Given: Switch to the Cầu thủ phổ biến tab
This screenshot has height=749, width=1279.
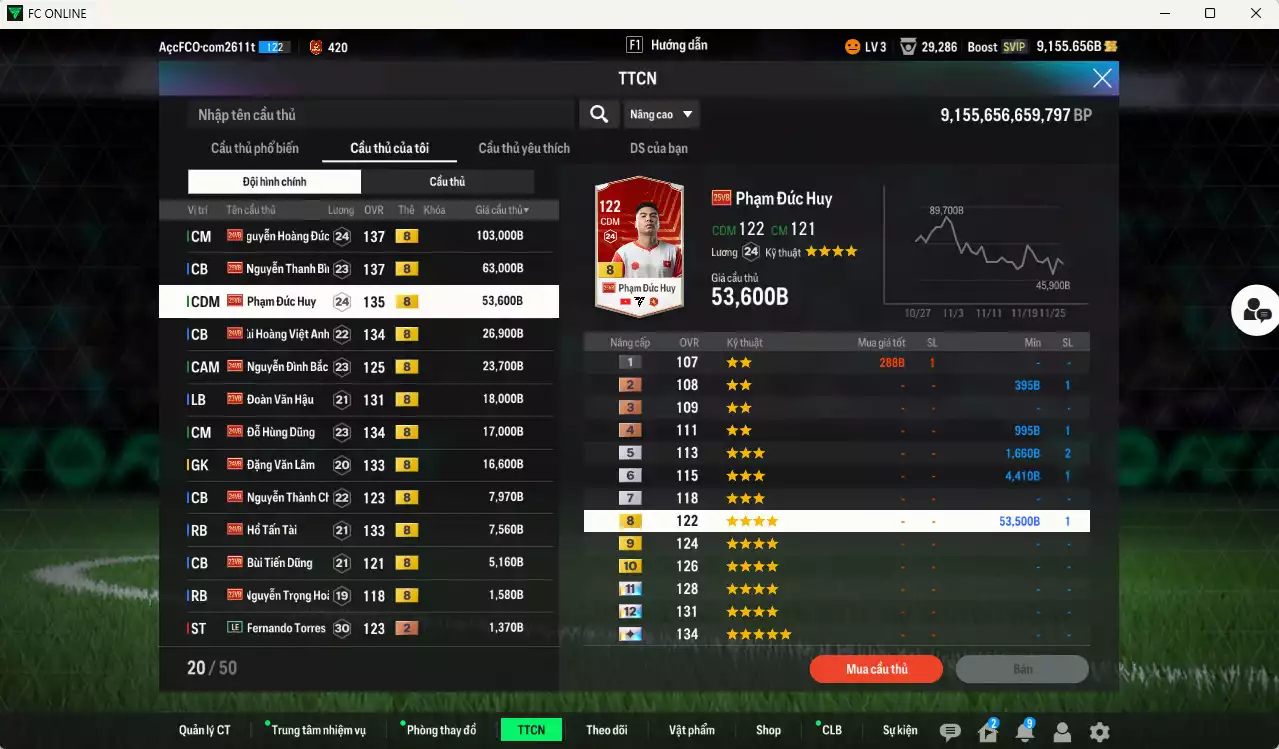Looking at the screenshot, I should click(x=254, y=148).
